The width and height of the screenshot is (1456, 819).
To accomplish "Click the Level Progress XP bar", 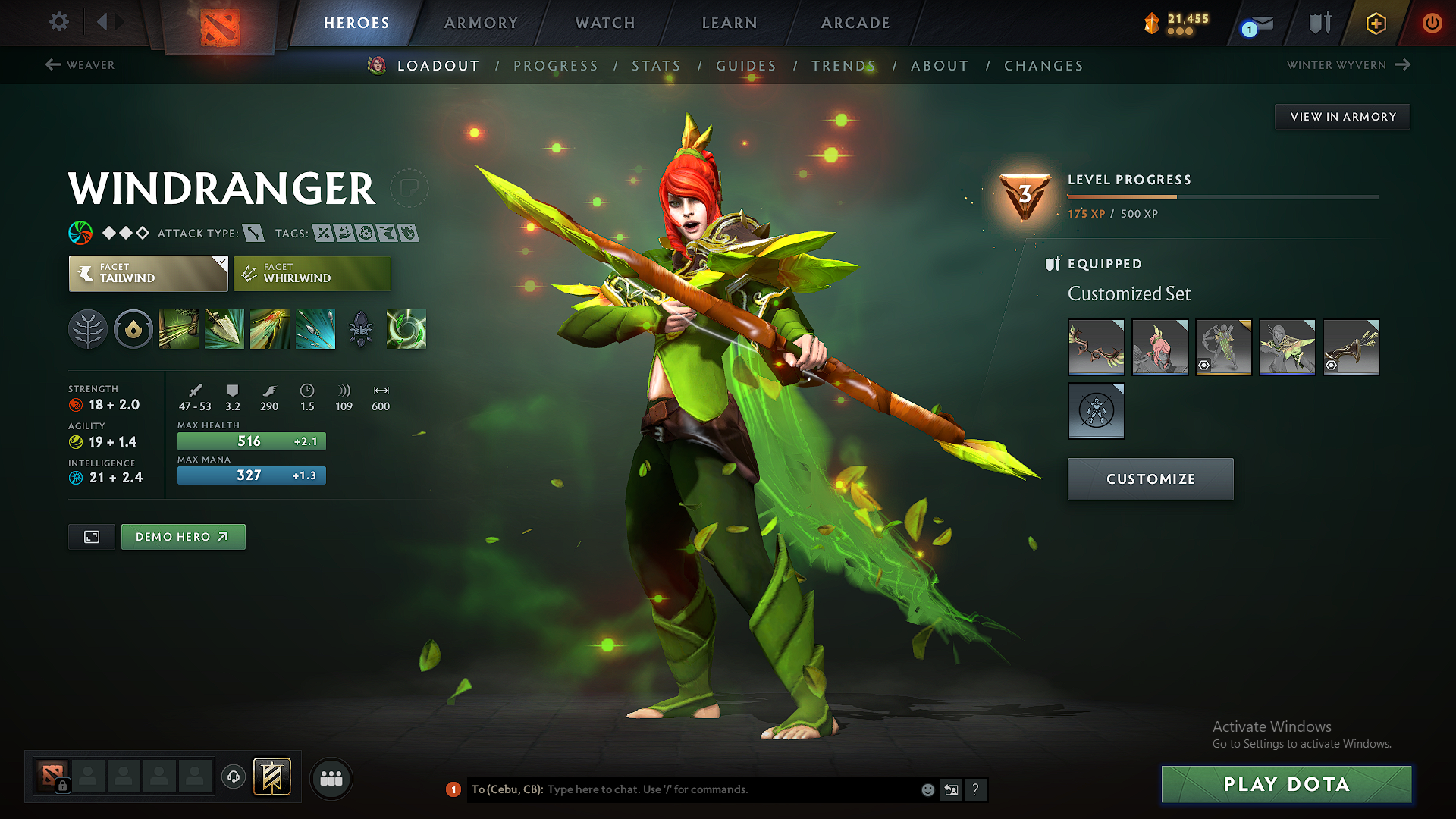I will [1222, 196].
